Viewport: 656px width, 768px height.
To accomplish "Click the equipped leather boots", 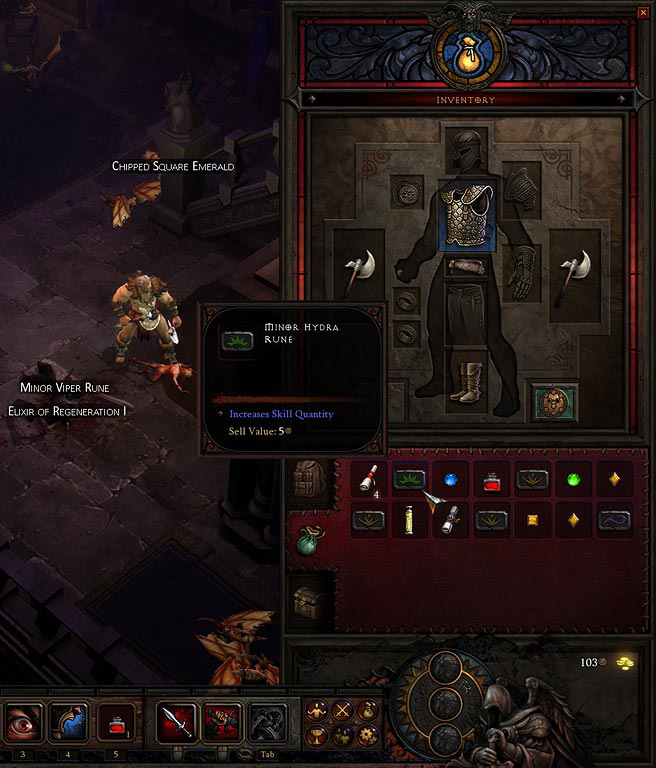I will point(464,382).
